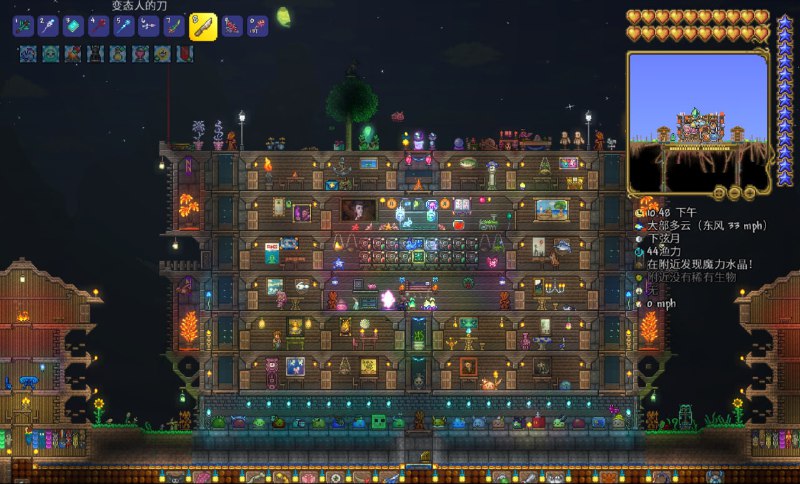Select the red weapon in hotbar slot 9
800x484 pixels.
[231, 27]
